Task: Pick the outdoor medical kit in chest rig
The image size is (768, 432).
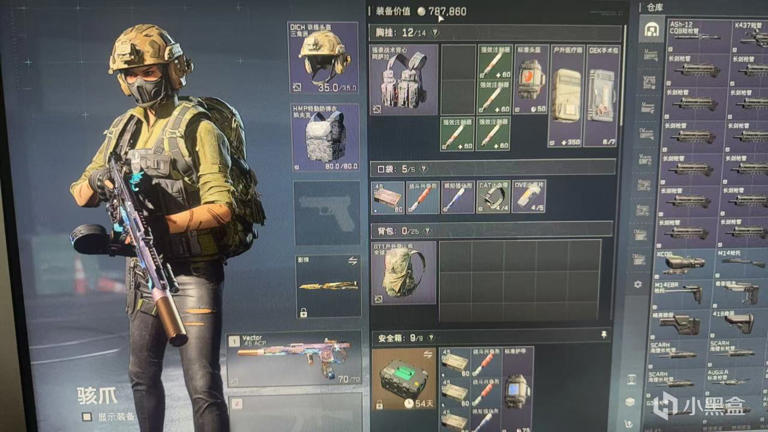Action: click(565, 95)
